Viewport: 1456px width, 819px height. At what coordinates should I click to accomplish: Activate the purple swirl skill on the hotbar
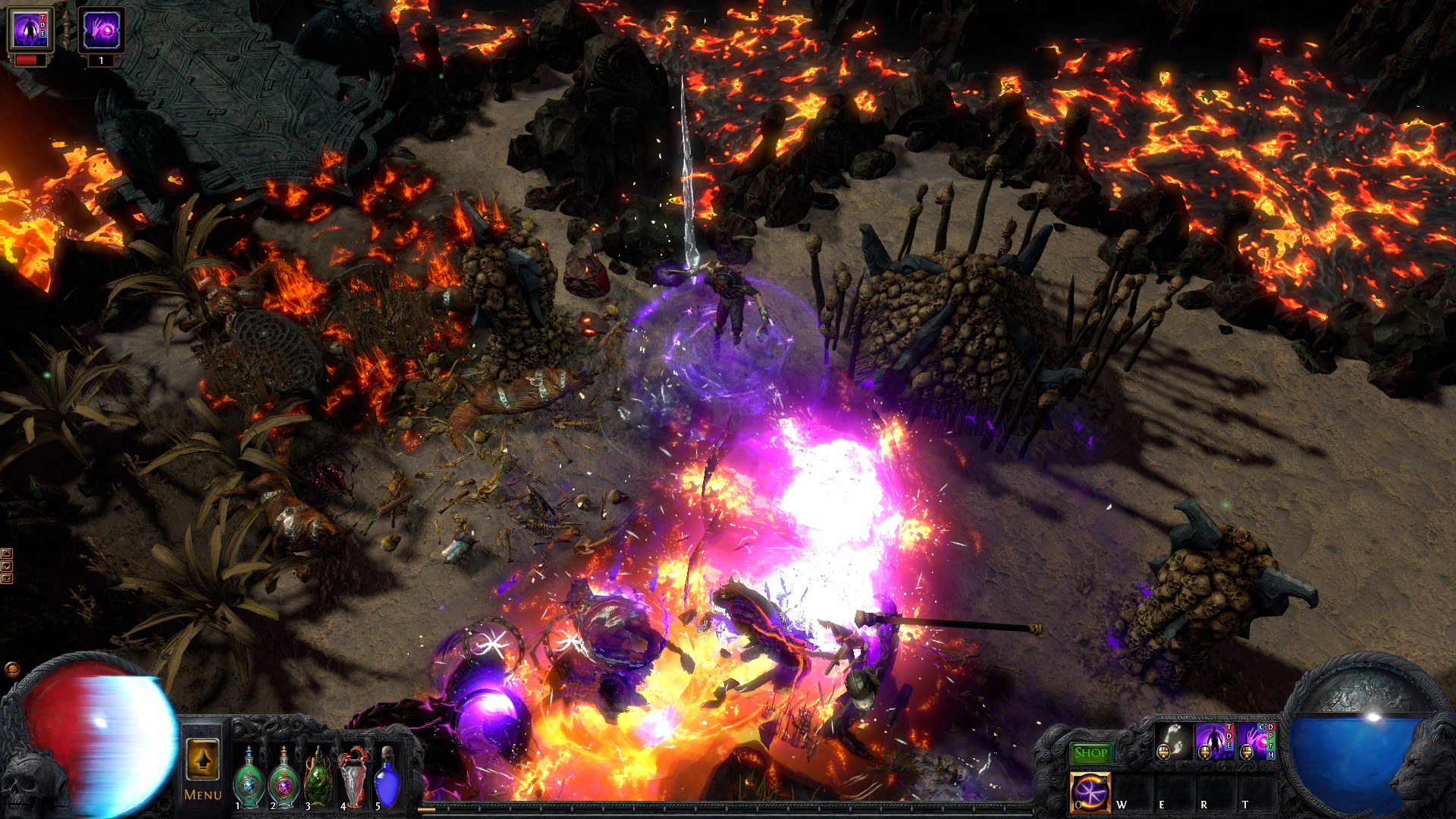coord(1090,792)
